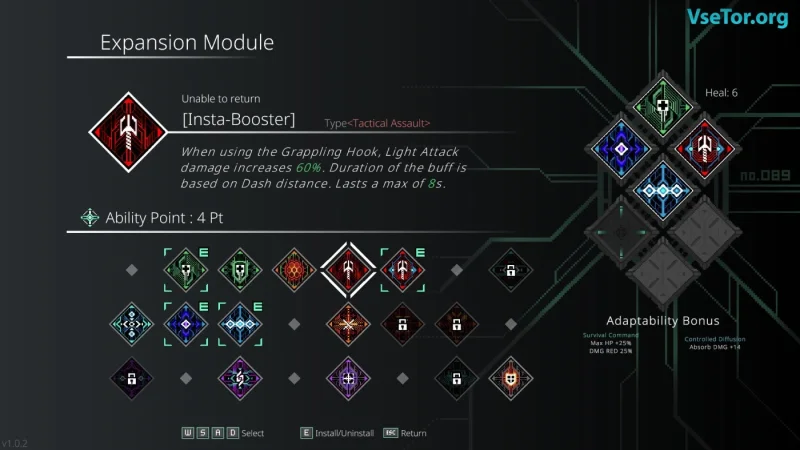This screenshot has height=450, width=800.
Task: Click the locked red module
Action: coord(402,323)
